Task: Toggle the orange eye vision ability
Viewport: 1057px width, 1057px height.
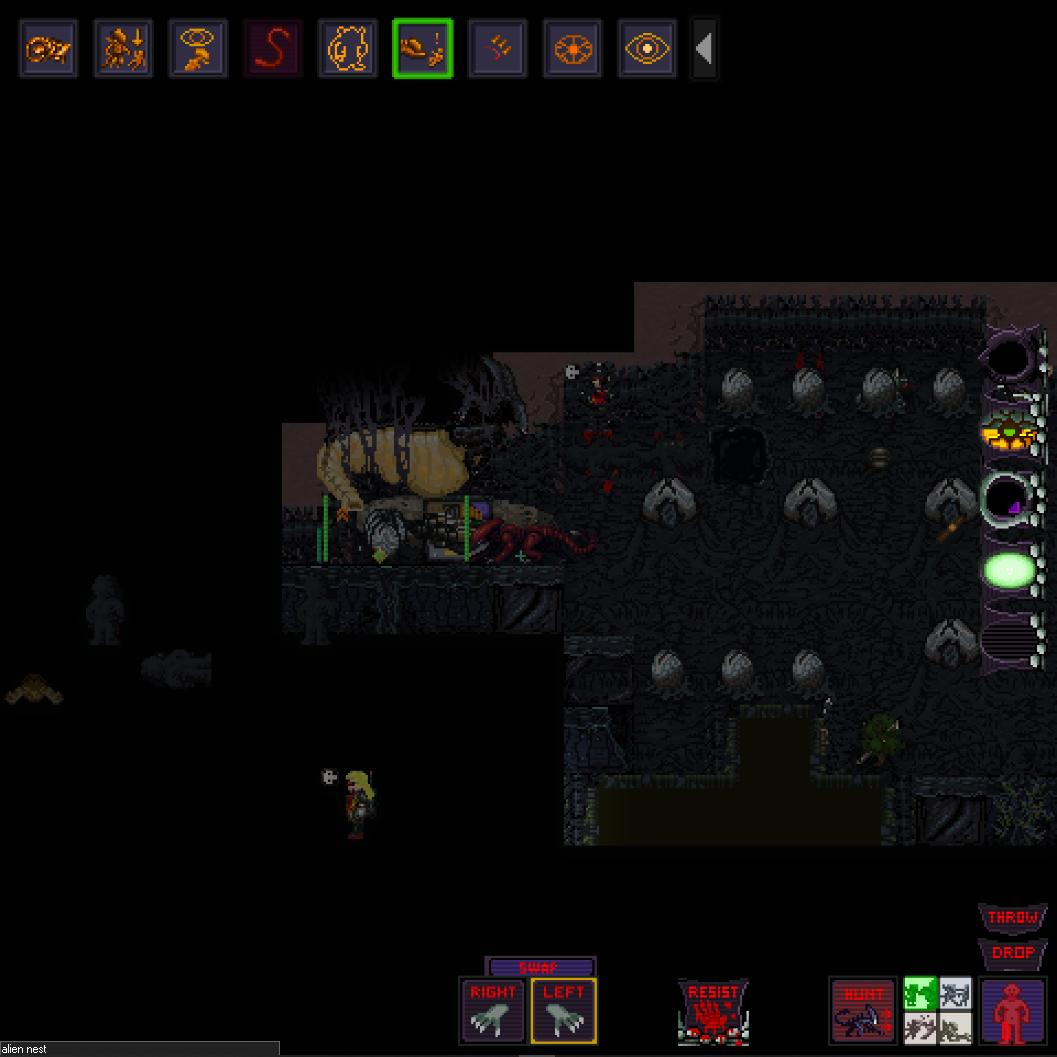Action: (648, 49)
